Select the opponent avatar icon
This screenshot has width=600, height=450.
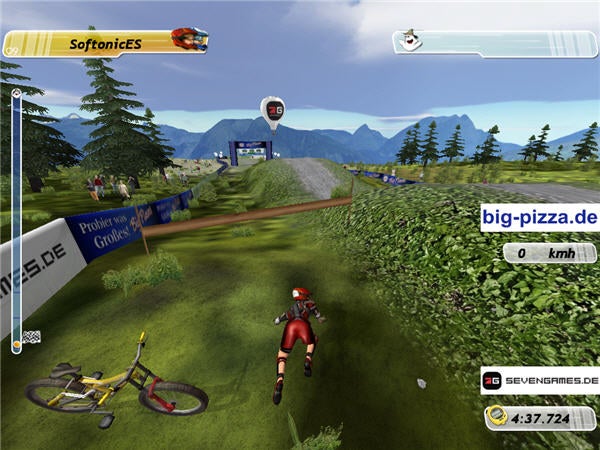pos(408,40)
